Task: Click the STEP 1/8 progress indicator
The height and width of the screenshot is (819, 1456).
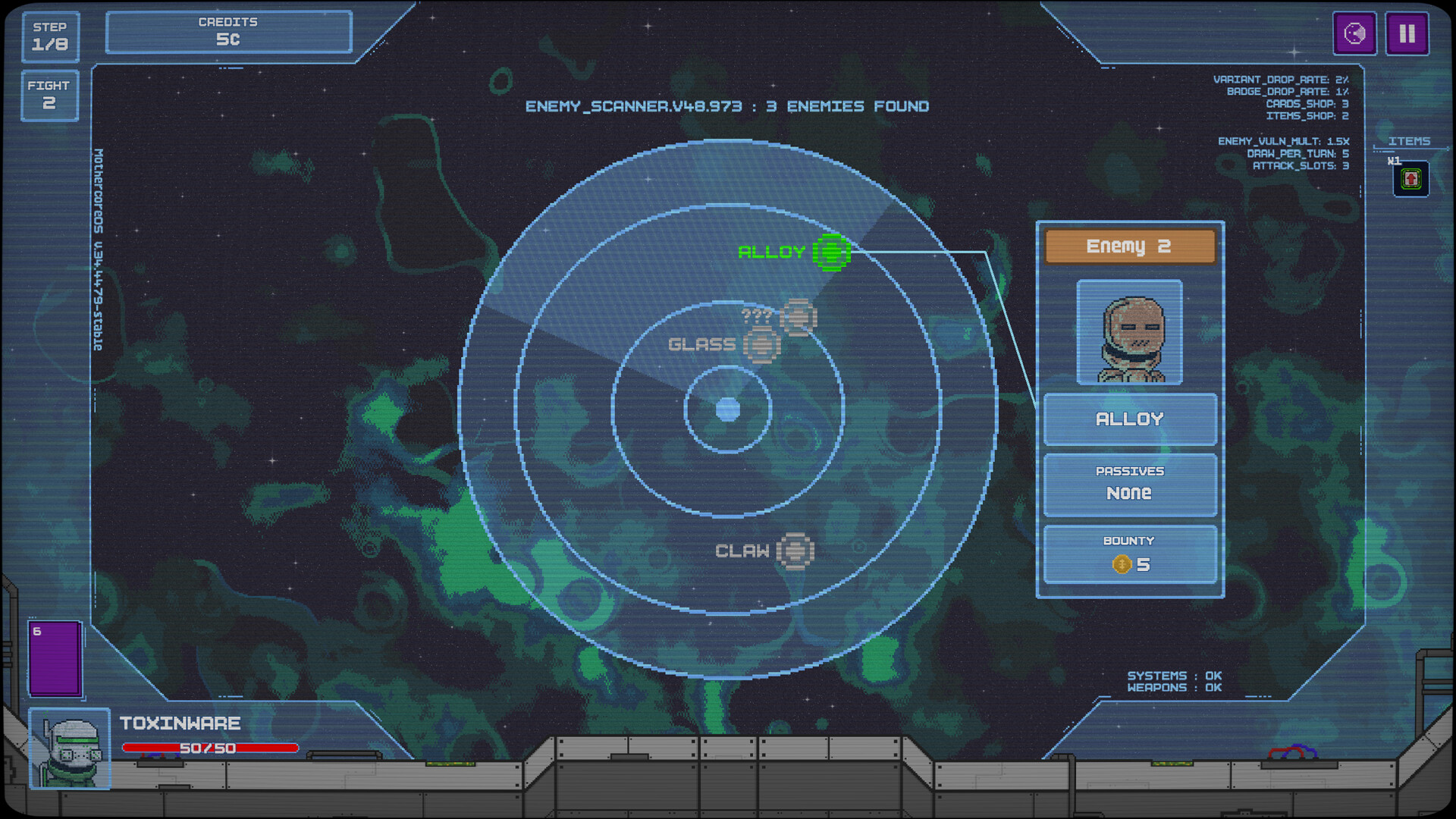Action: coord(49,36)
